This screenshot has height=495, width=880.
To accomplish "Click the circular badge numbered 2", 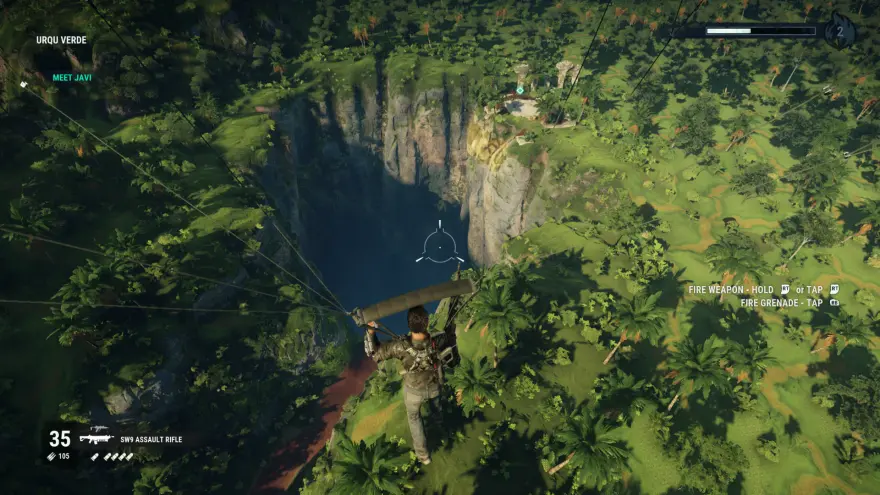I will point(841,31).
